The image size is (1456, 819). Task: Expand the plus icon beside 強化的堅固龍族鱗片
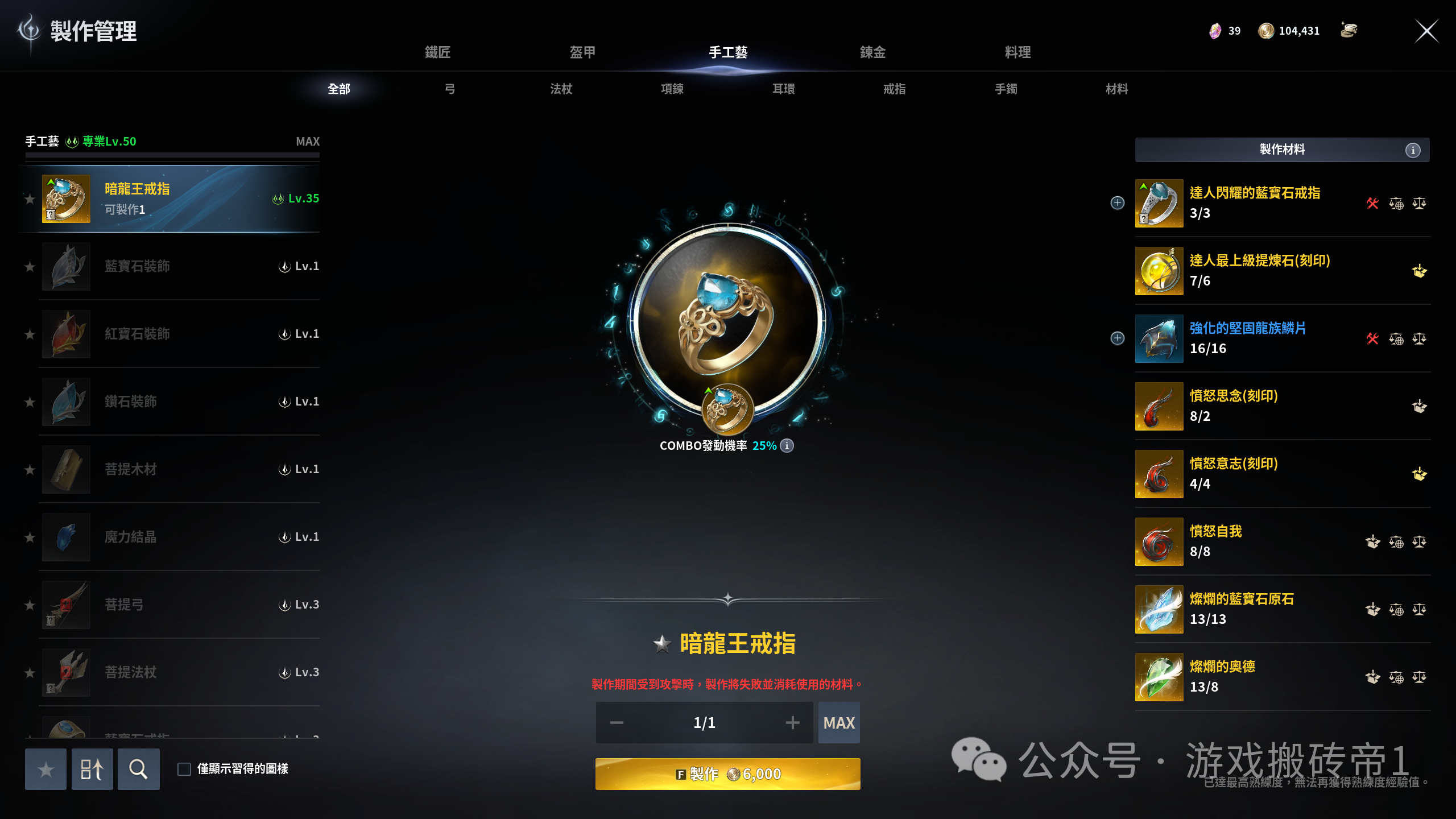click(x=1117, y=338)
